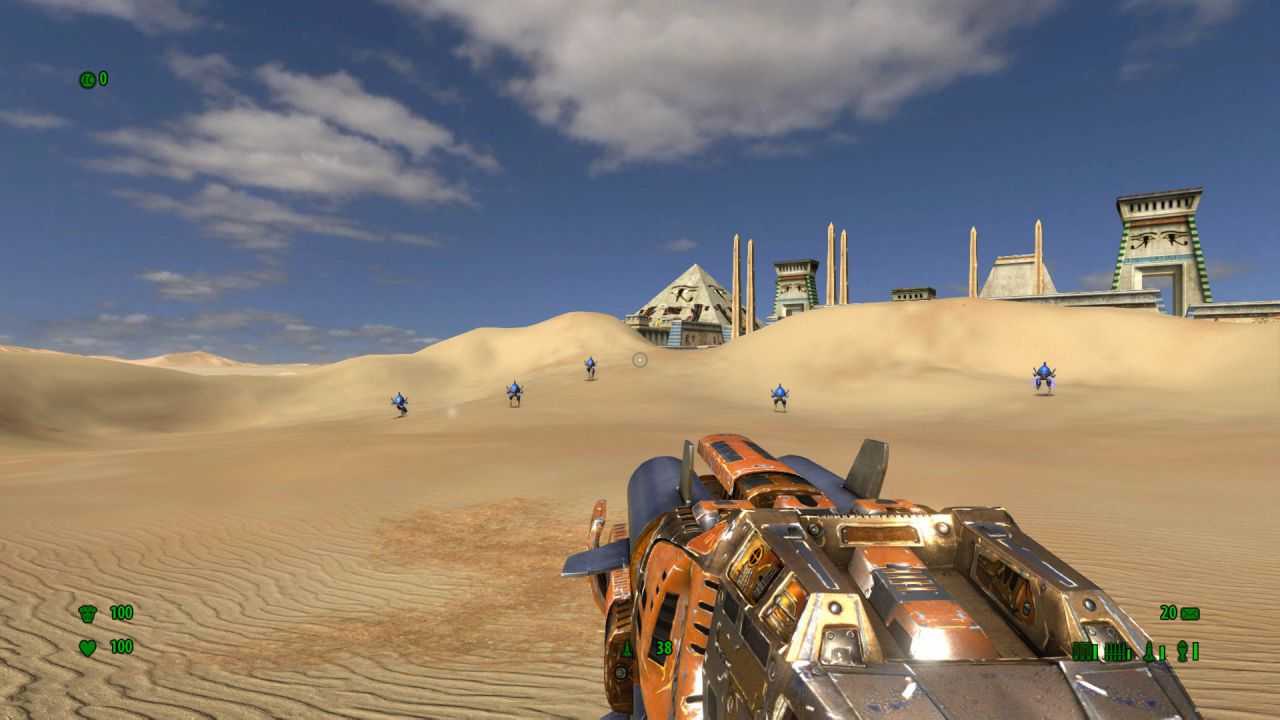Image resolution: width=1280 pixels, height=720 pixels.
Task: Click the ammo count 20 on the right
Action: click(x=1167, y=612)
